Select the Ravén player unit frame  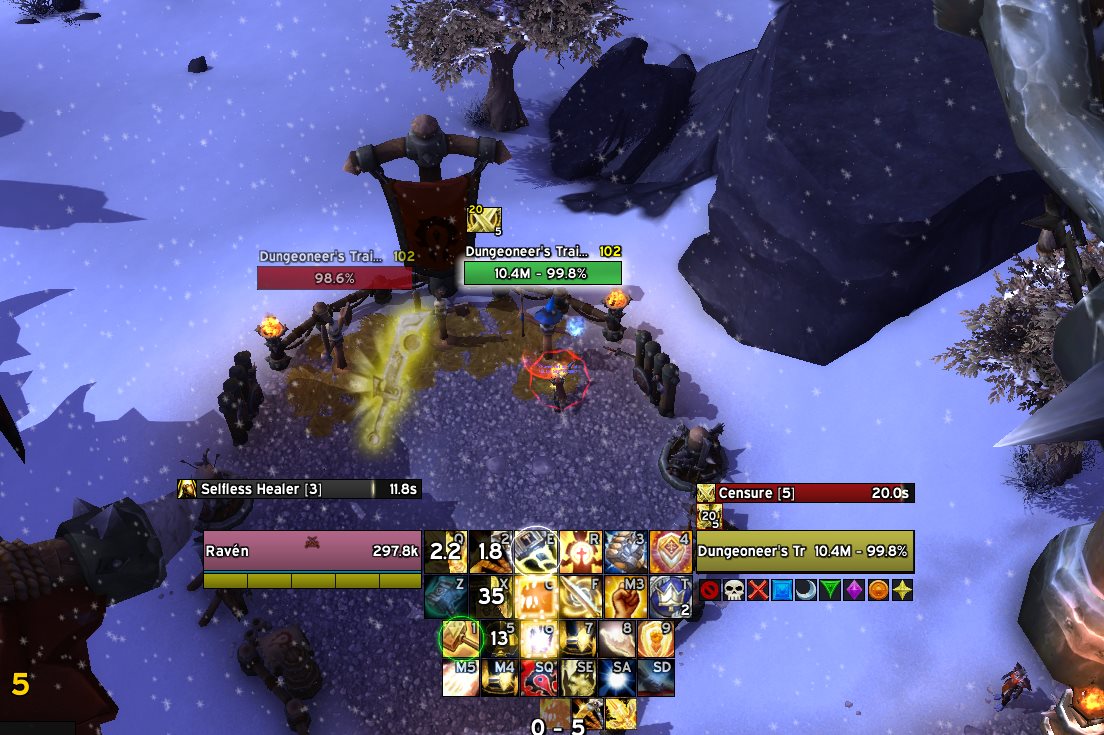coord(312,551)
